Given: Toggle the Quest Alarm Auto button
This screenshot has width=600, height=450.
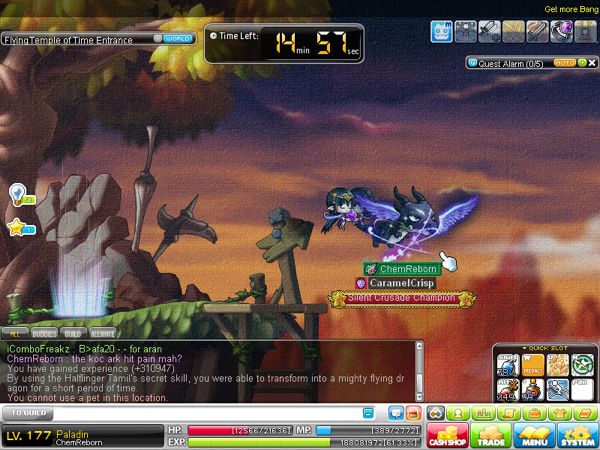Looking at the screenshot, I should point(563,62).
